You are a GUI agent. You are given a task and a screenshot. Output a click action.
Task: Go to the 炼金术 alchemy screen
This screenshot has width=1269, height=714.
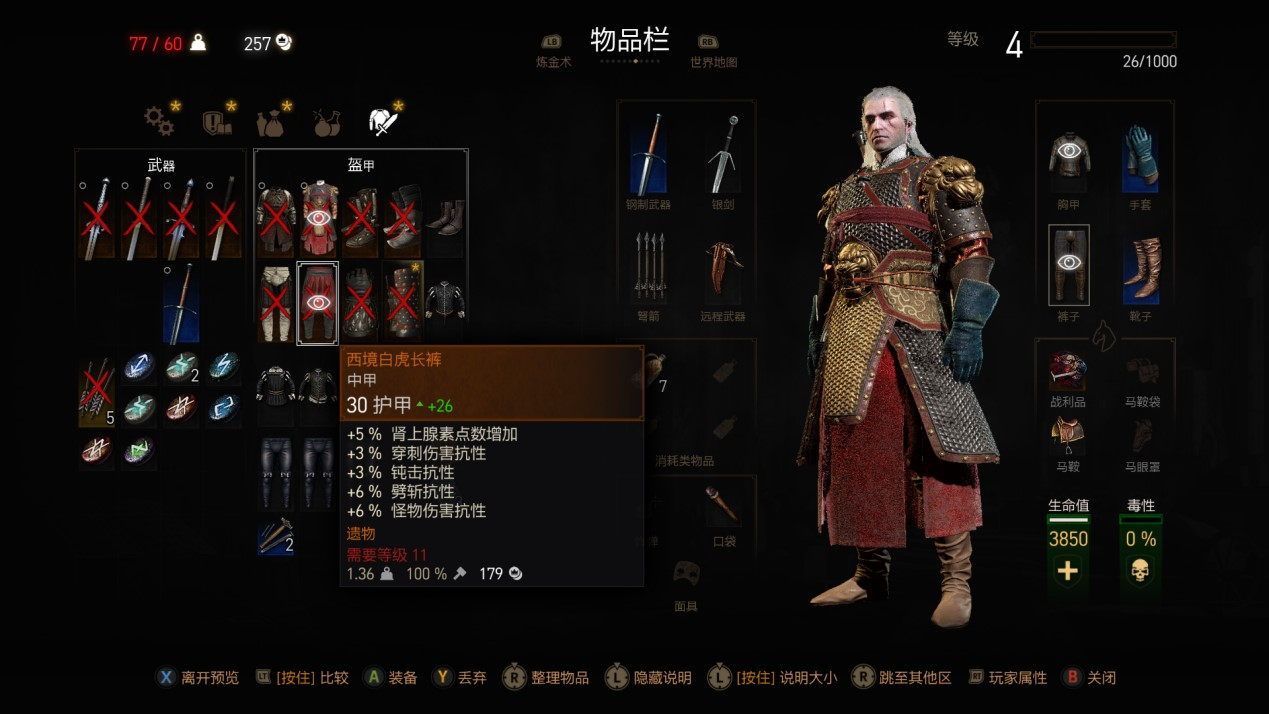point(552,50)
